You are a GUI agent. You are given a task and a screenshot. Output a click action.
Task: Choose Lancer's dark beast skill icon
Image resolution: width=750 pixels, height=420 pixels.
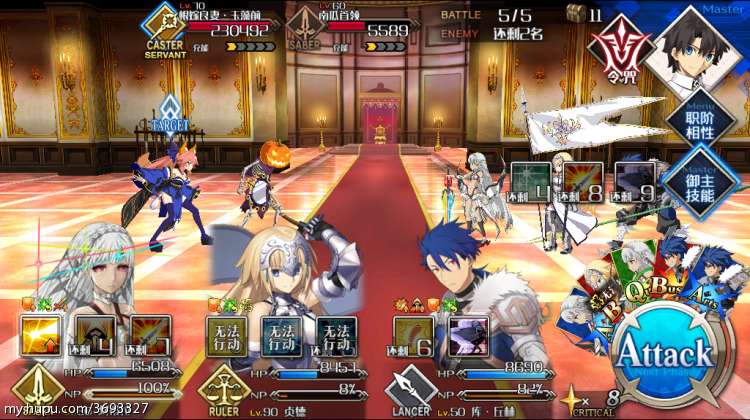(468, 336)
